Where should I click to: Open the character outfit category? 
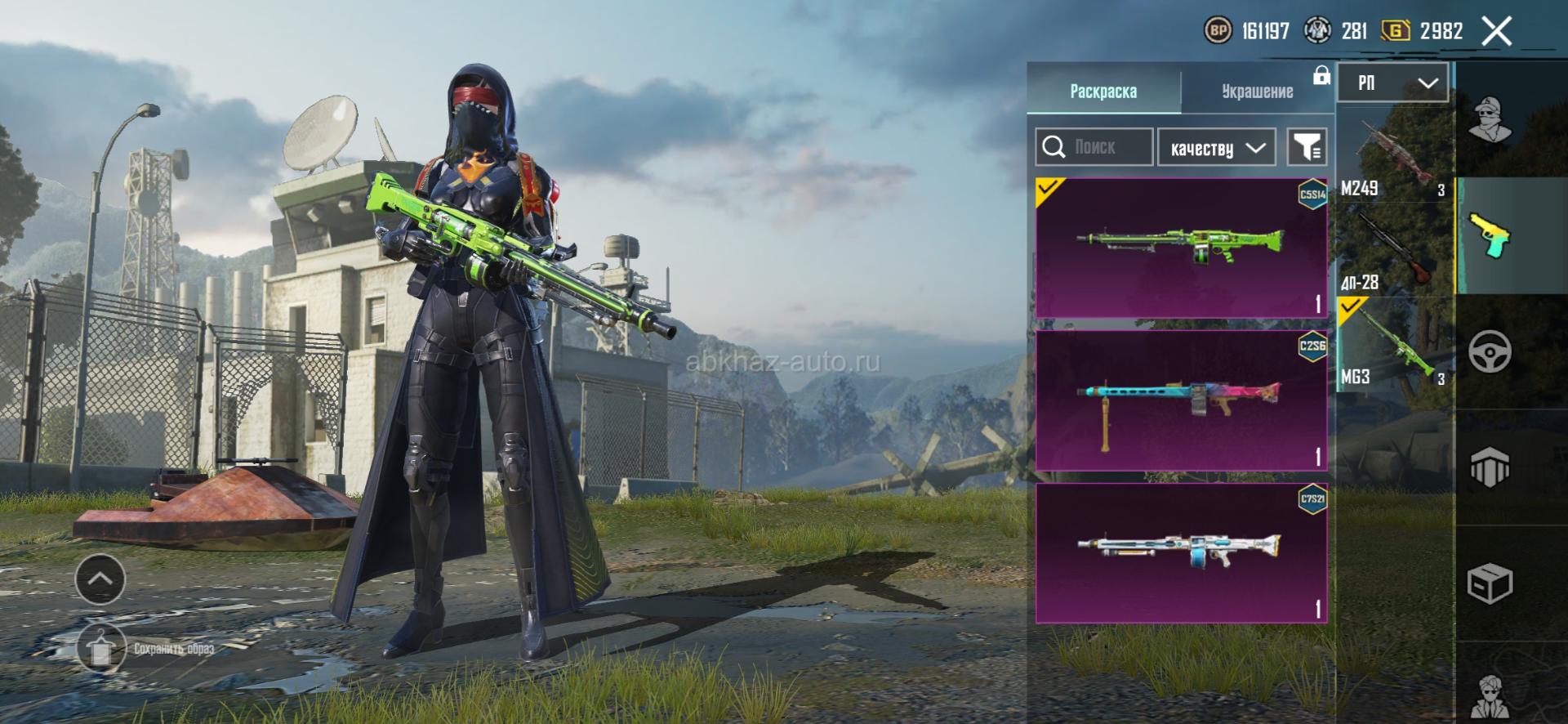tap(1490, 119)
